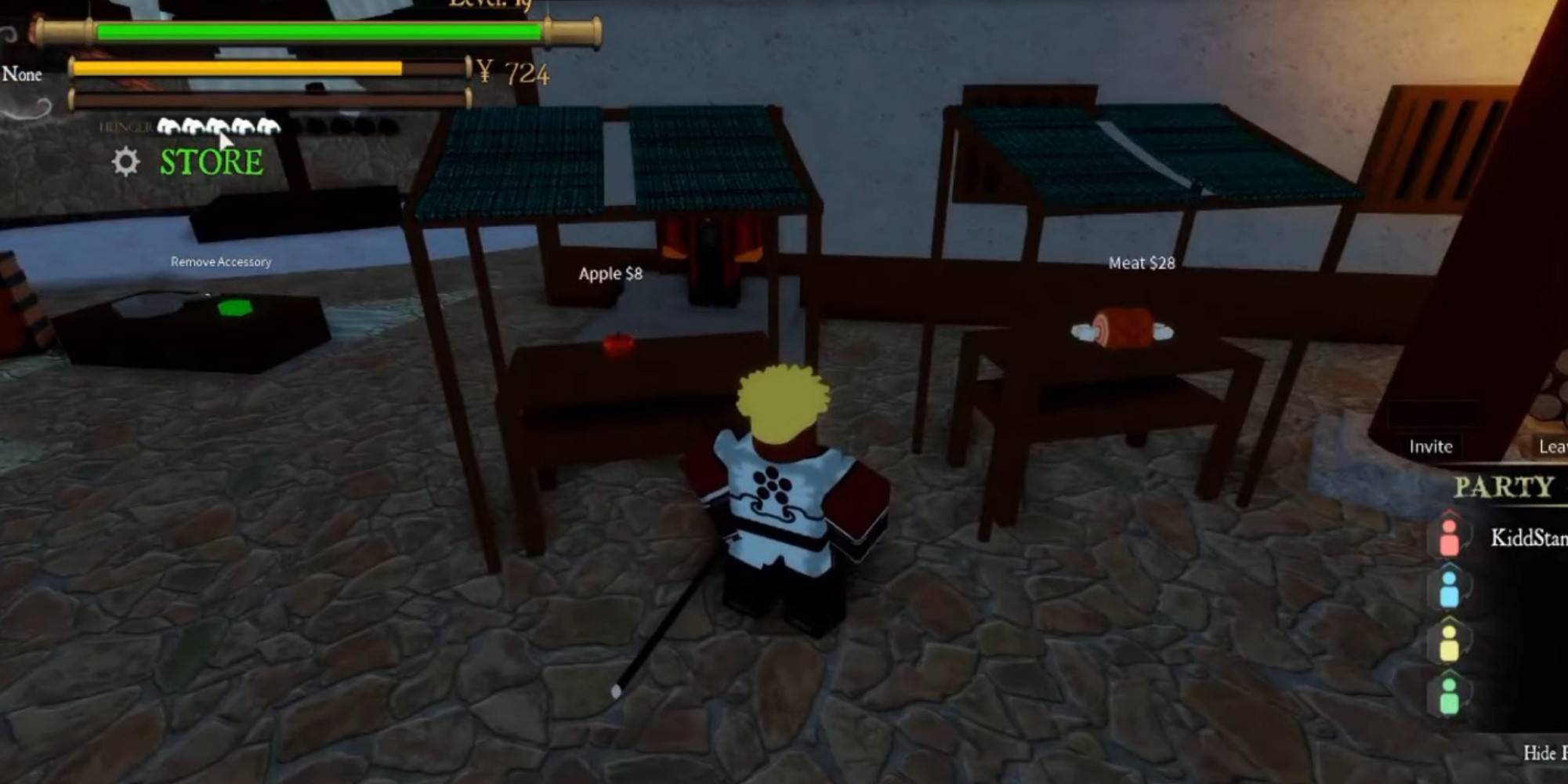The image size is (1568, 784).
Task: Click Remove Accessory
Action: click(221, 262)
